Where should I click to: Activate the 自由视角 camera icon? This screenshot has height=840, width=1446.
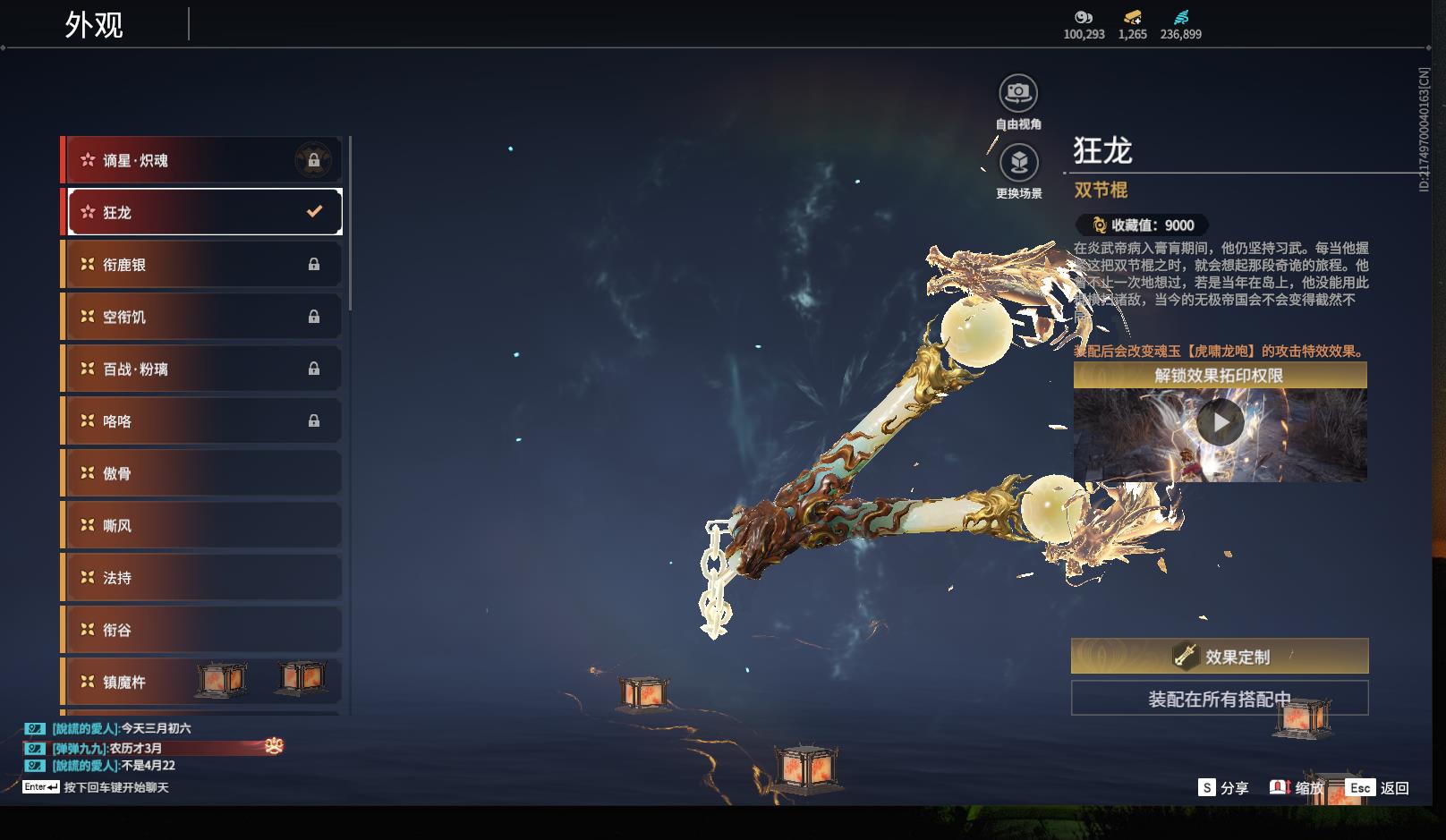[1018, 93]
